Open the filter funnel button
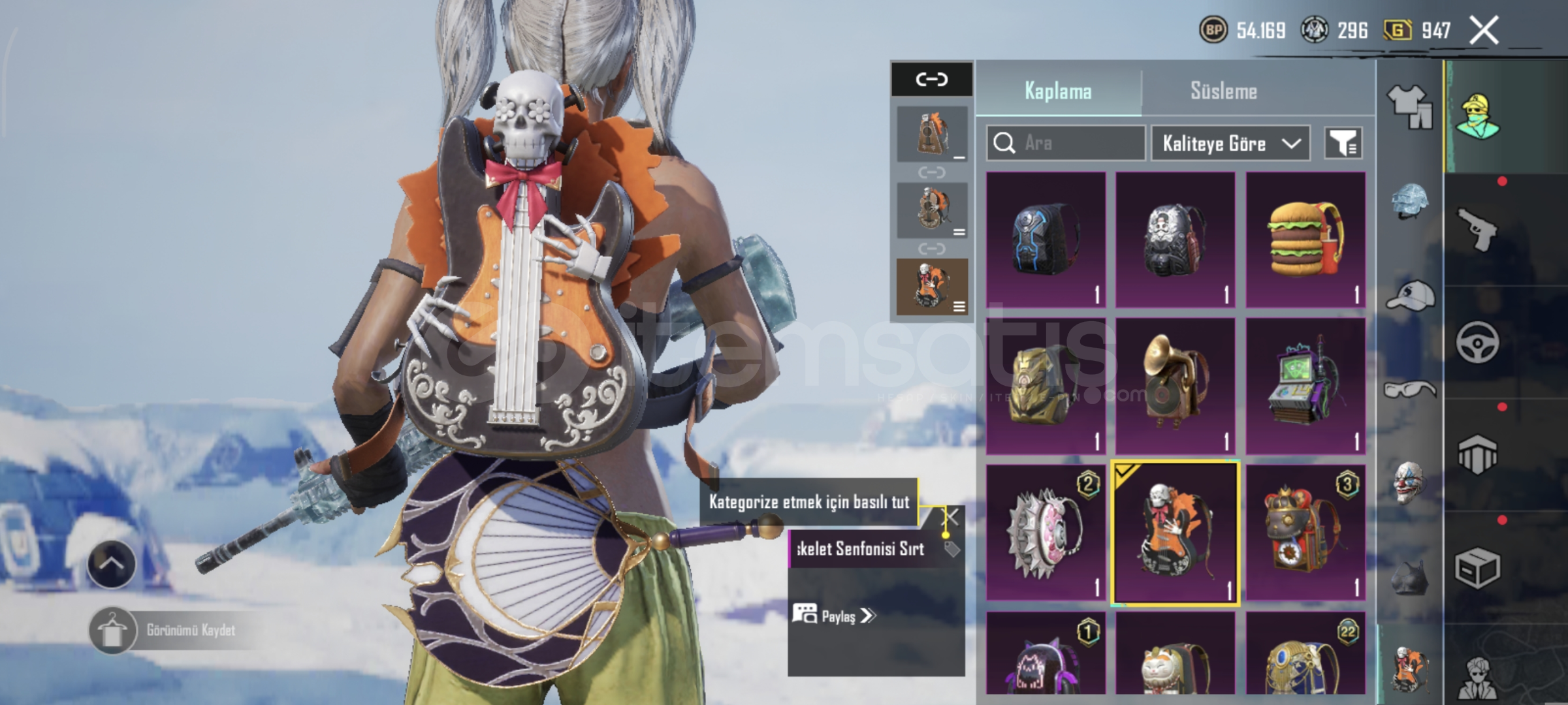The height and width of the screenshot is (705, 1568). point(1343,143)
